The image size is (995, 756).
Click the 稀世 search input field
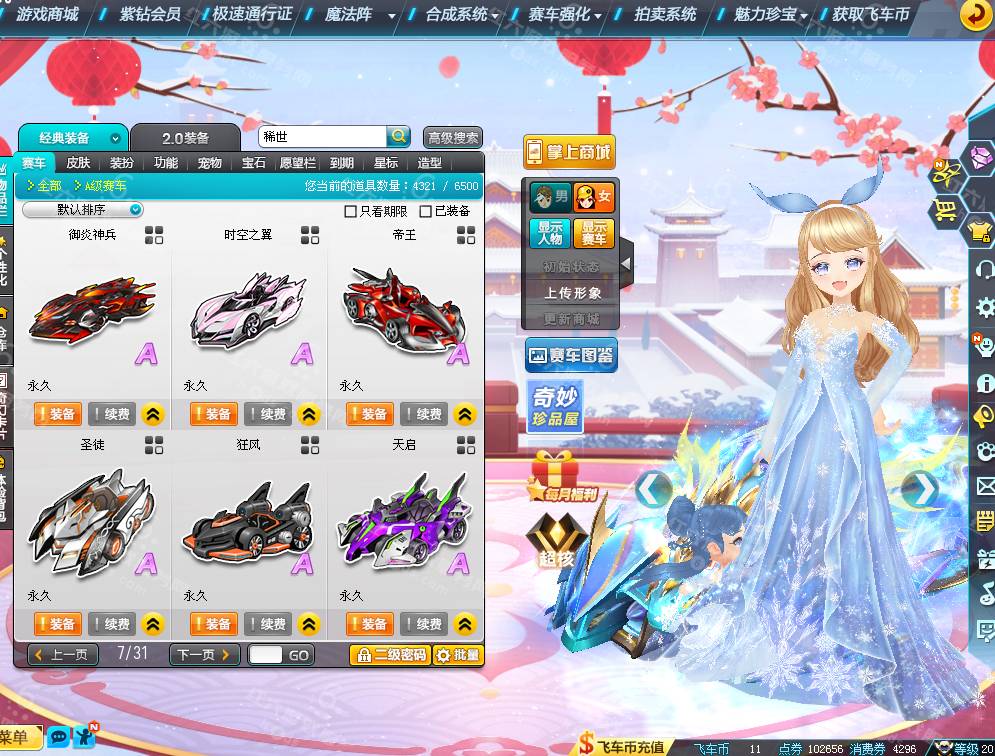pyautogui.click(x=321, y=137)
